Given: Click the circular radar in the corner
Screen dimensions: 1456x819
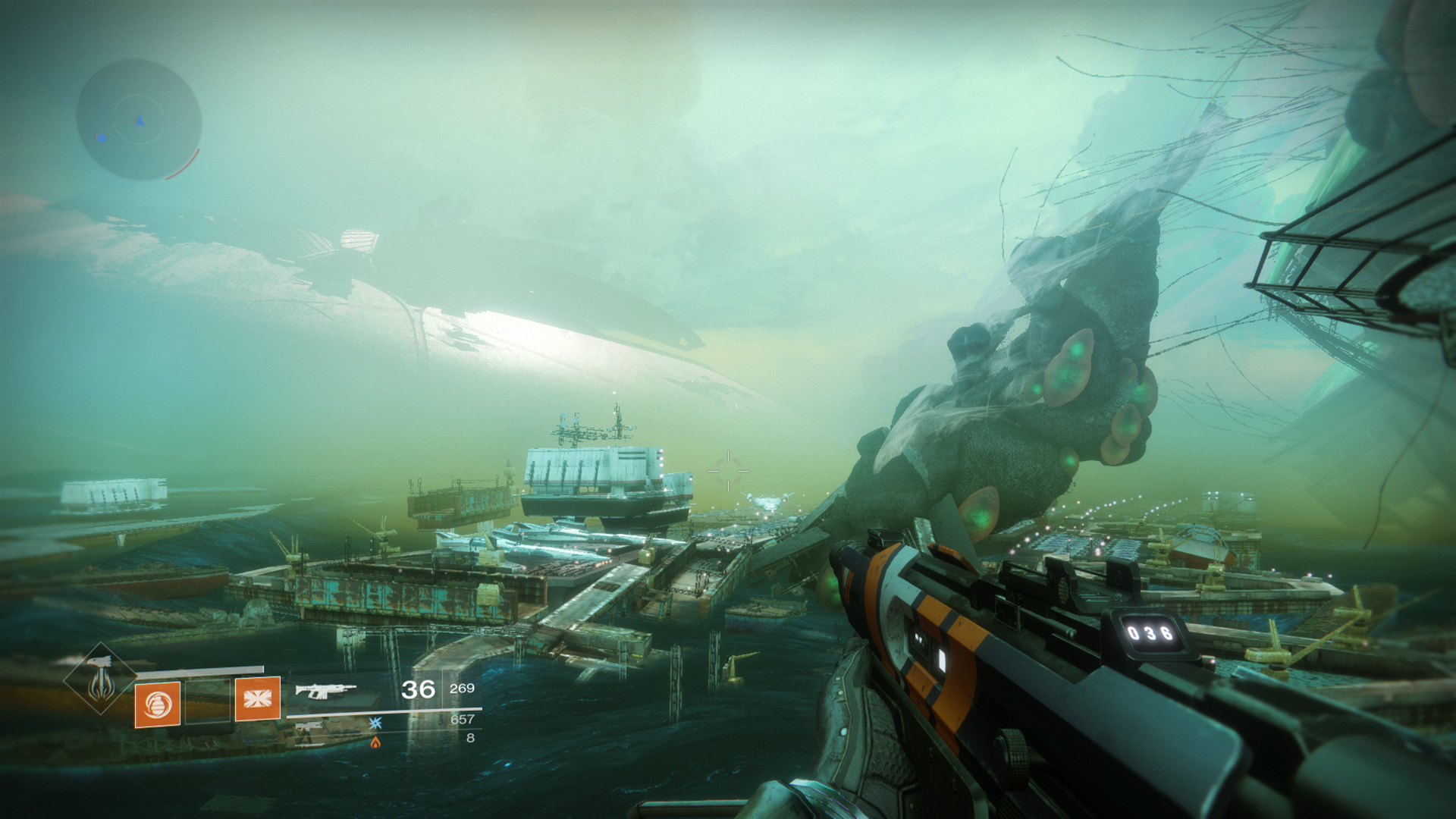Looking at the screenshot, I should point(139,120).
